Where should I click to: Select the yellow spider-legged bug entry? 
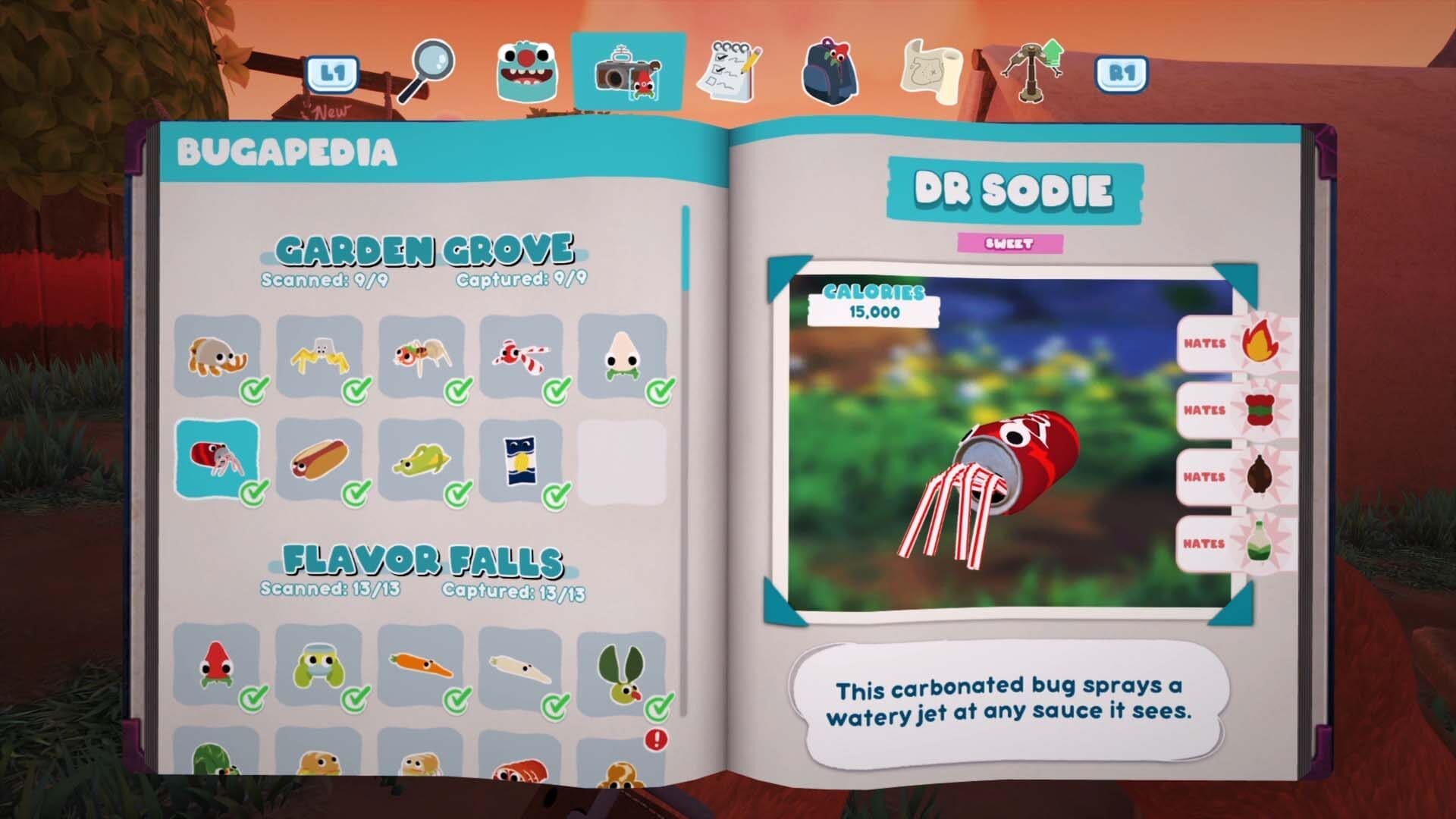[x=319, y=356]
